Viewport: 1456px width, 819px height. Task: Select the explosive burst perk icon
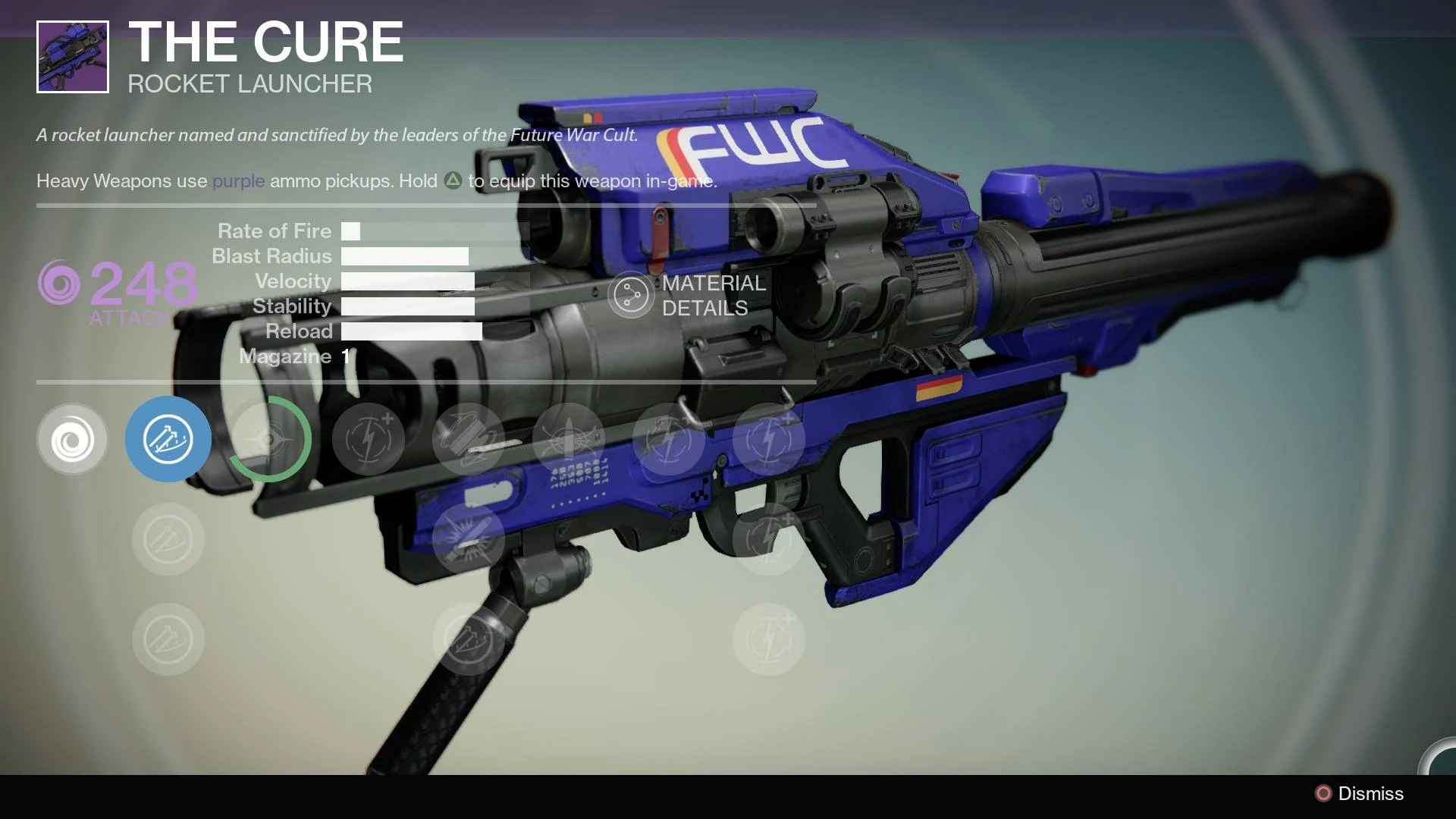(x=469, y=539)
